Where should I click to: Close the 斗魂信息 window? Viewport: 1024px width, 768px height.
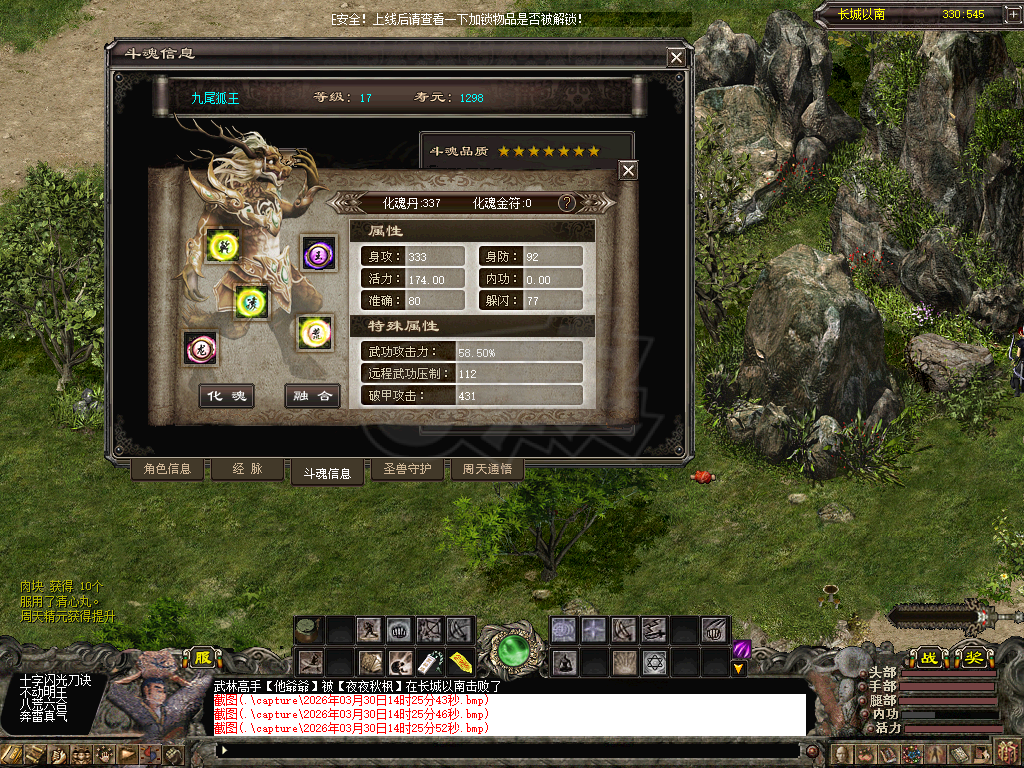pyautogui.click(x=677, y=58)
